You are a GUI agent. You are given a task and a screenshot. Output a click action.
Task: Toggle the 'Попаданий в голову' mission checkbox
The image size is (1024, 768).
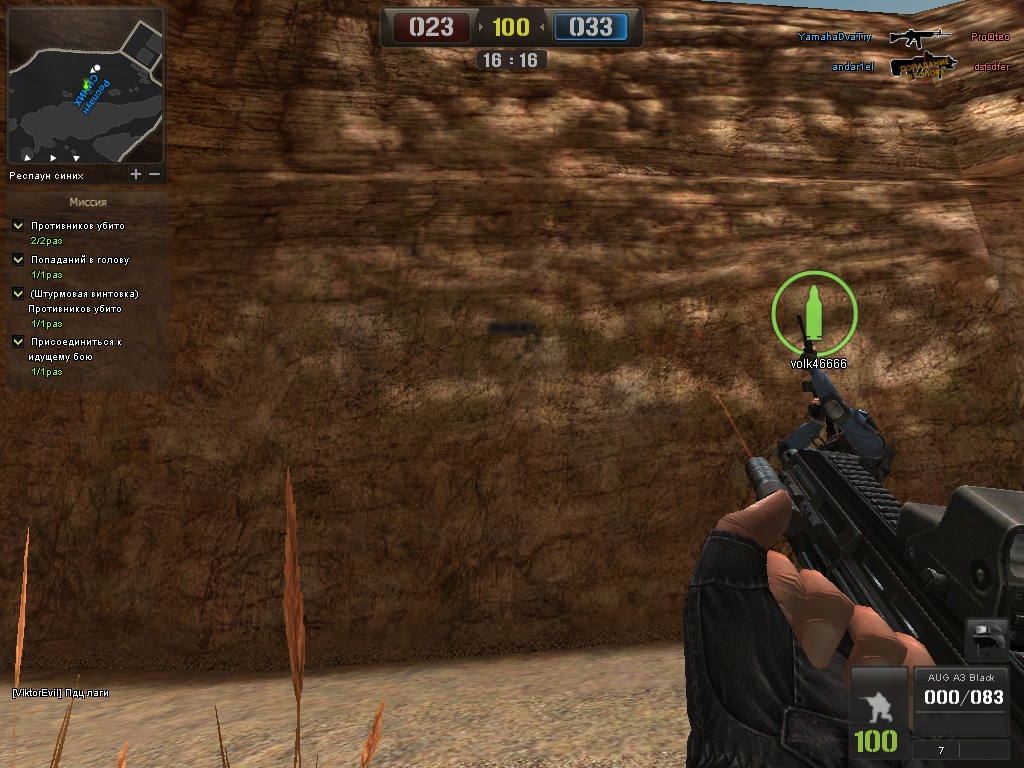(18, 260)
